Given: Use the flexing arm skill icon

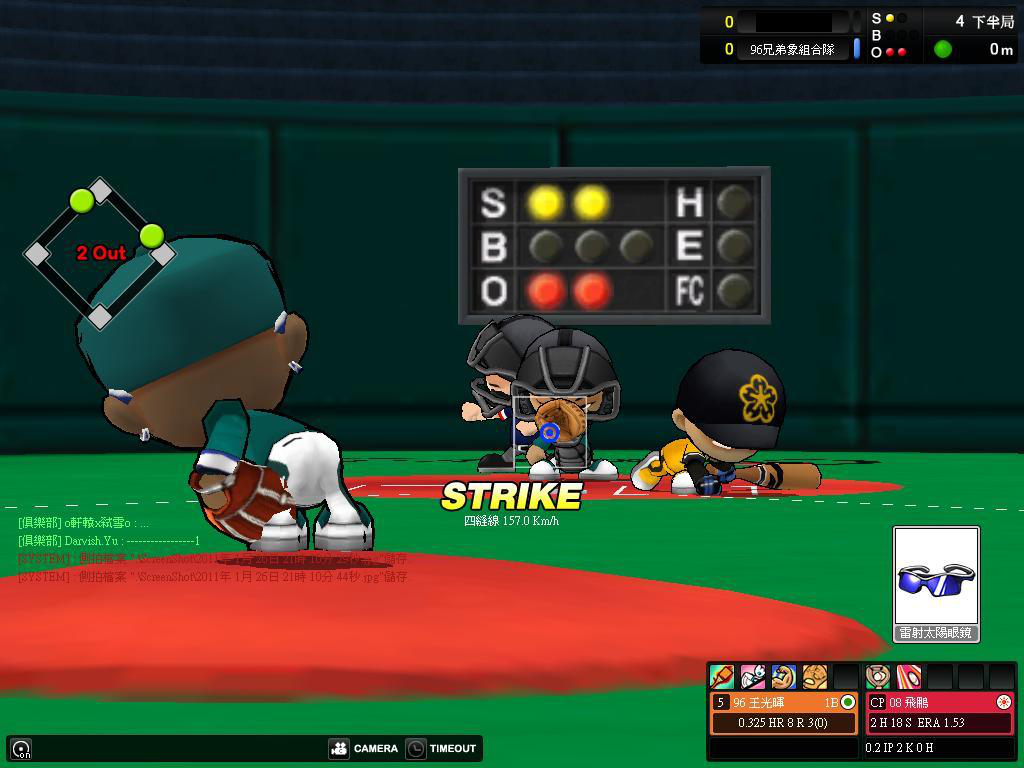Looking at the screenshot, I should click(784, 677).
